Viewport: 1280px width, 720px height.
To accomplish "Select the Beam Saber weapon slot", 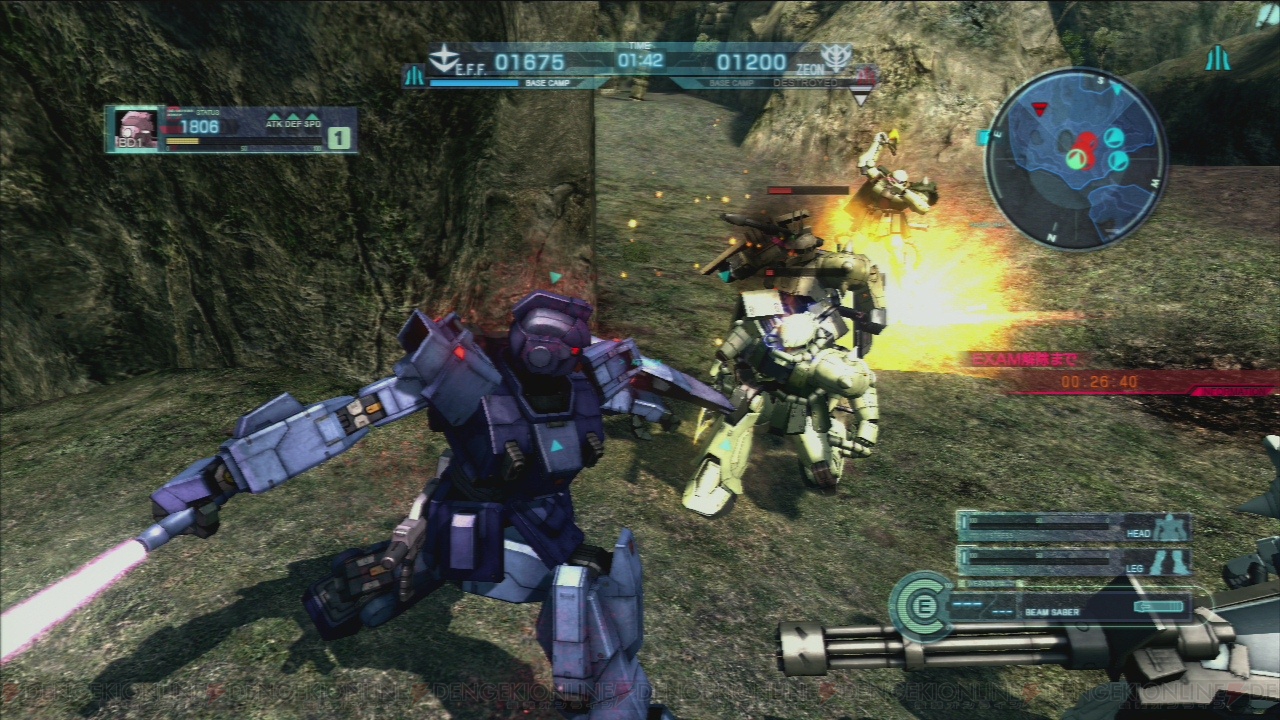I will [x=1069, y=608].
